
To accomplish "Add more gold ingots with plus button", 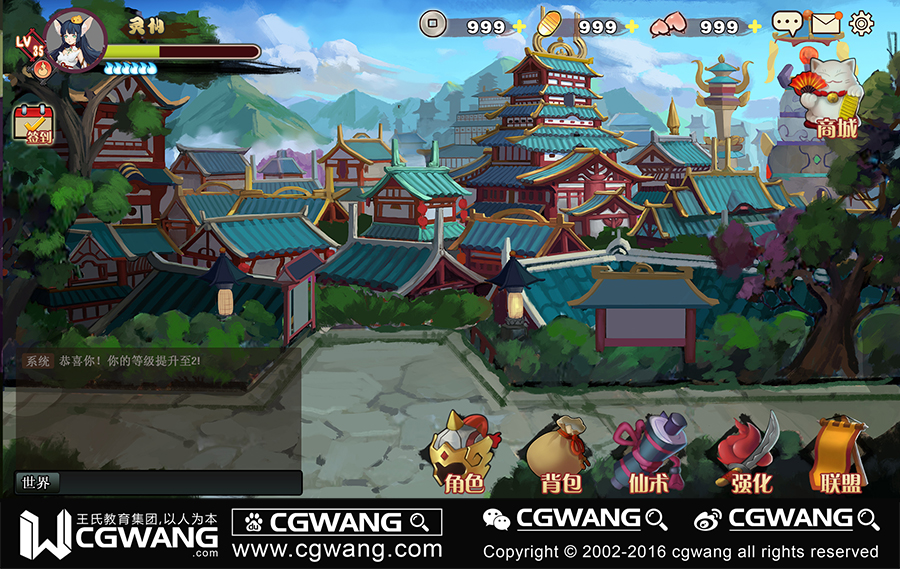I will (x=631, y=26).
